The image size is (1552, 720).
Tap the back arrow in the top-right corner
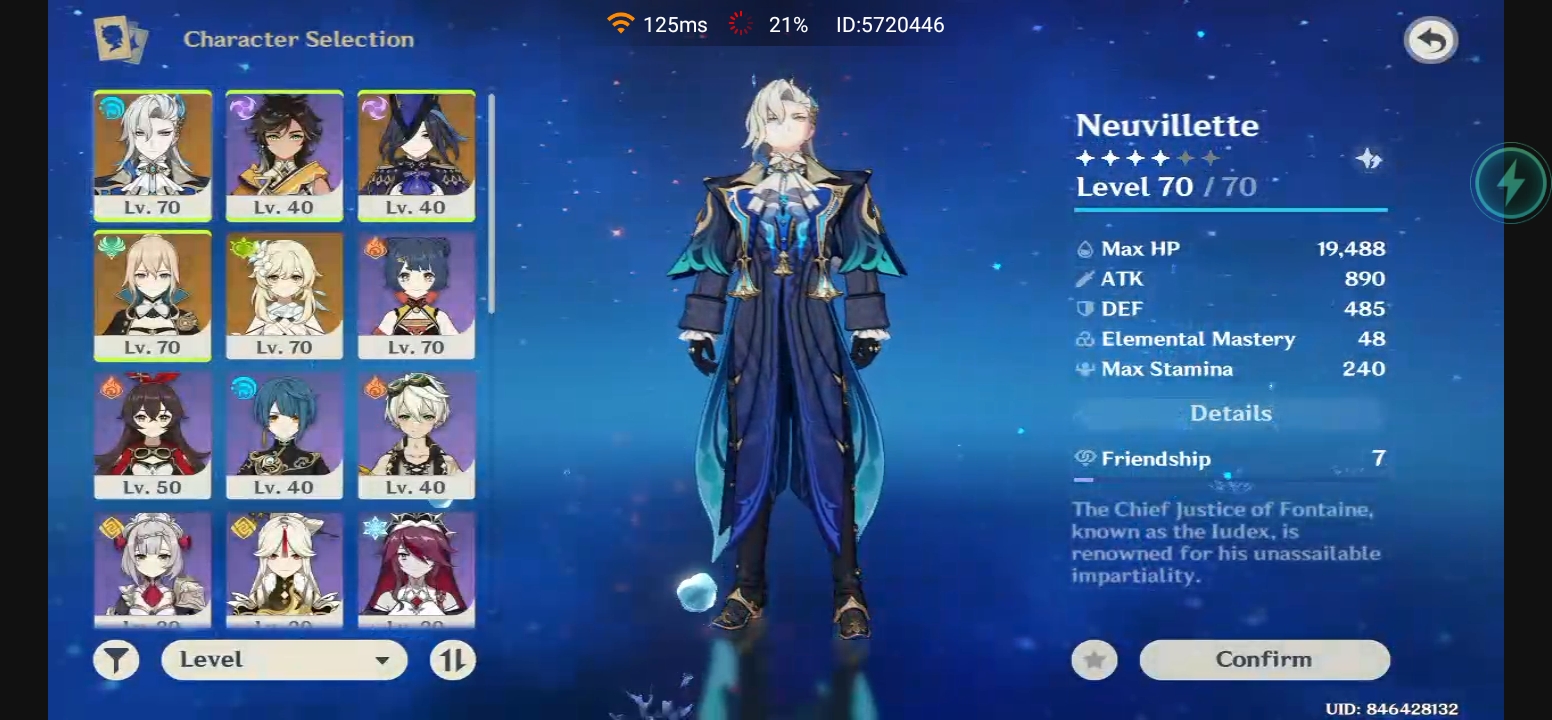click(1432, 37)
